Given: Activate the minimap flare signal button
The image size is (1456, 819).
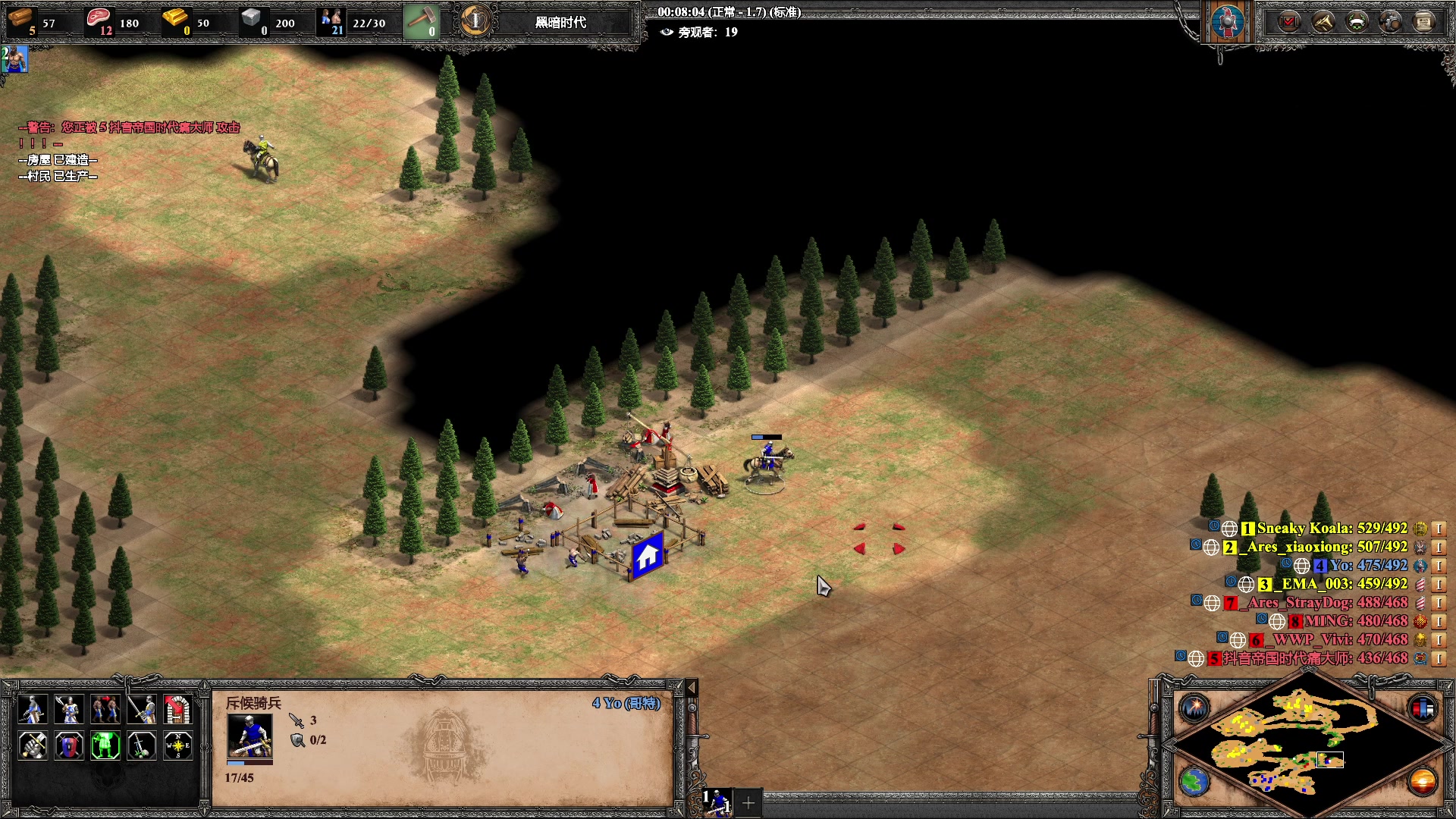Looking at the screenshot, I should click(1194, 708).
